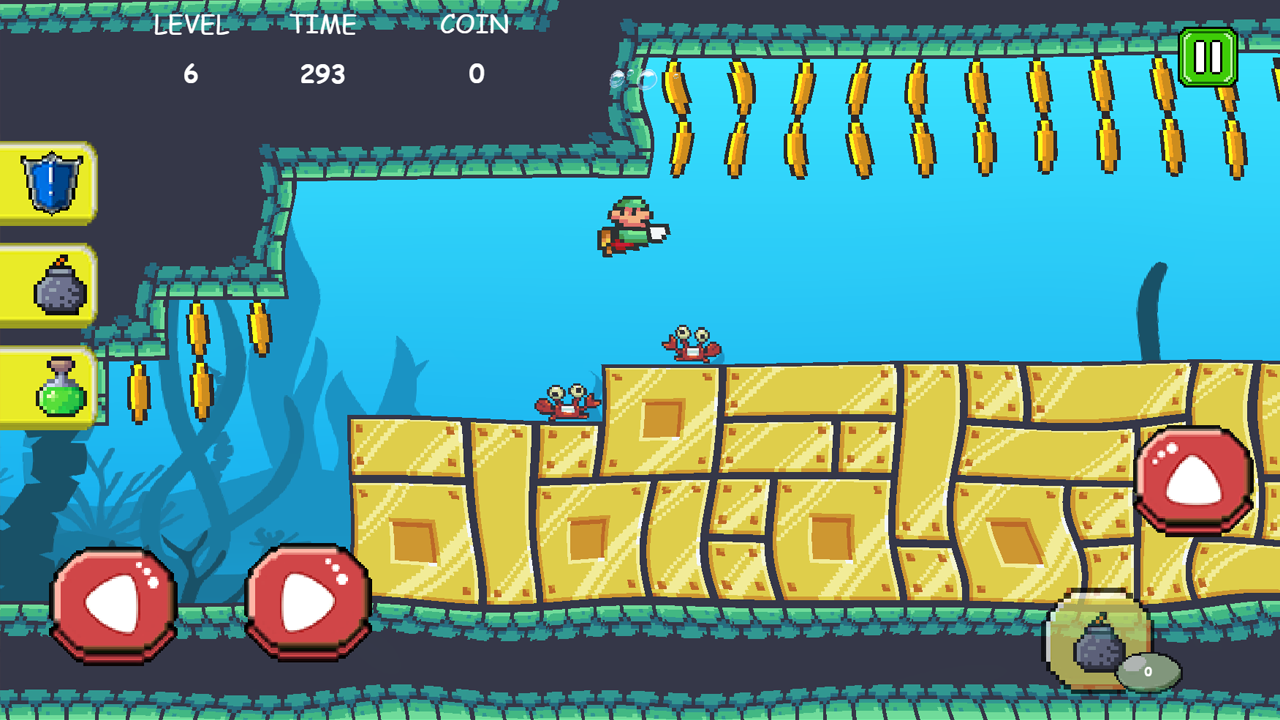Image resolution: width=1280 pixels, height=720 pixels.
Task: Click the COIN counter showing 0
Action: (x=476, y=73)
